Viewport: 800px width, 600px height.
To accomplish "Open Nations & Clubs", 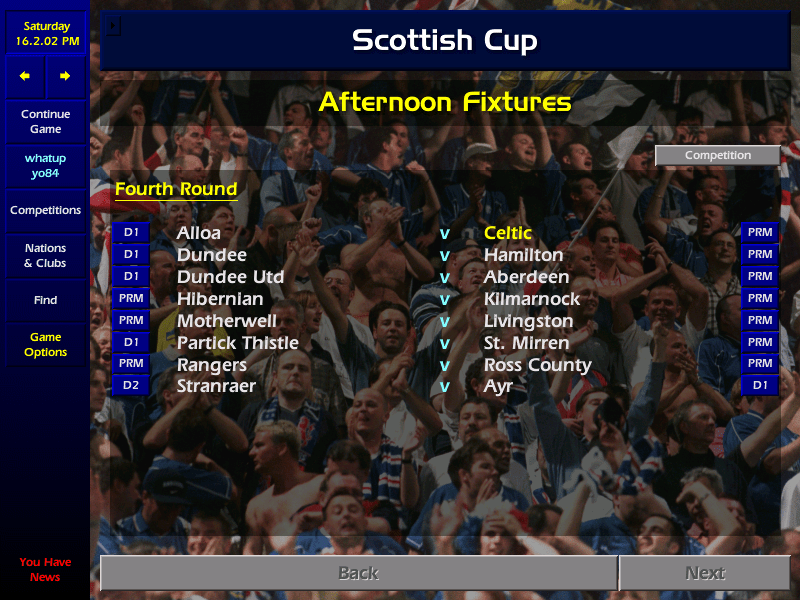I will point(45,256).
